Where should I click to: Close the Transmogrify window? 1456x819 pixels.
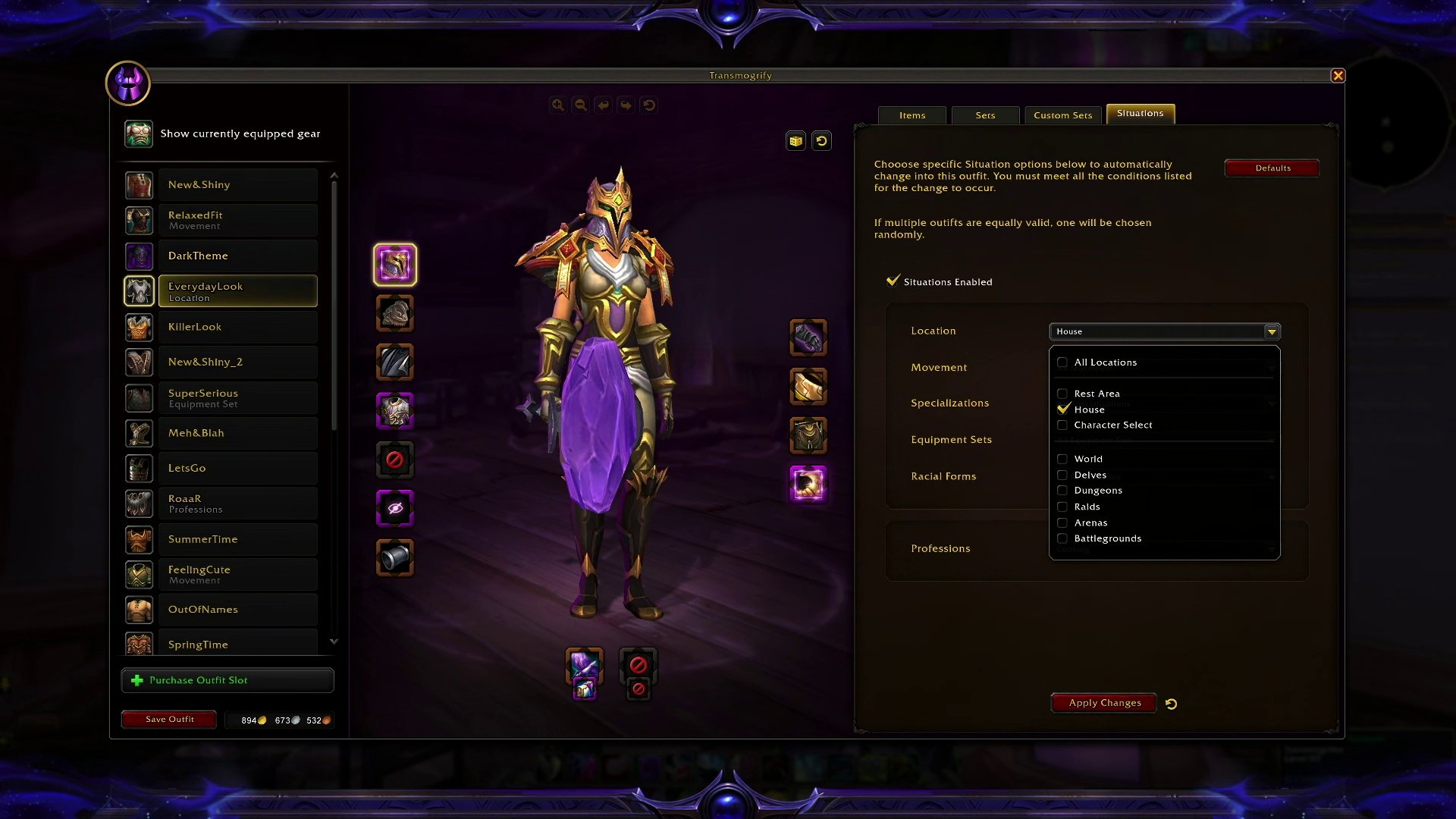pyautogui.click(x=1338, y=76)
